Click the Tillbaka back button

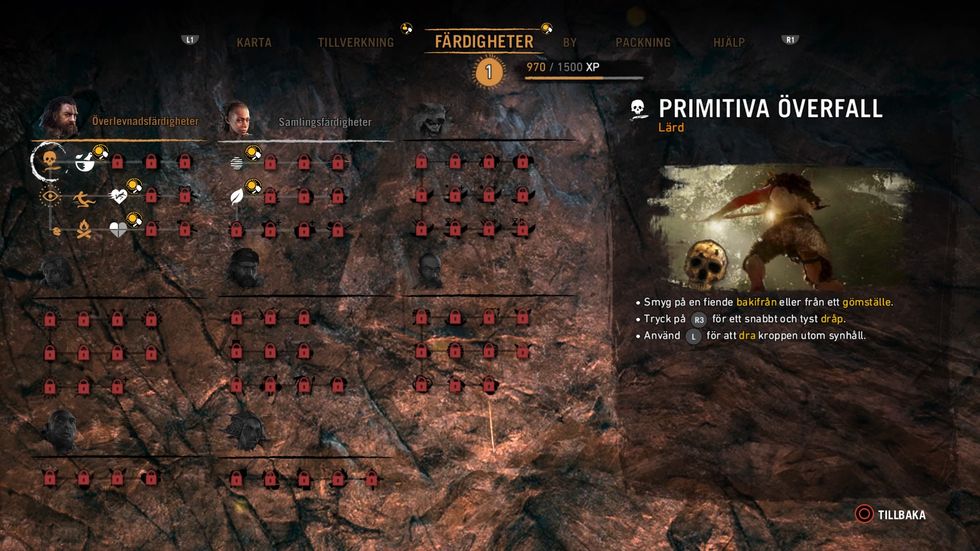click(x=890, y=515)
